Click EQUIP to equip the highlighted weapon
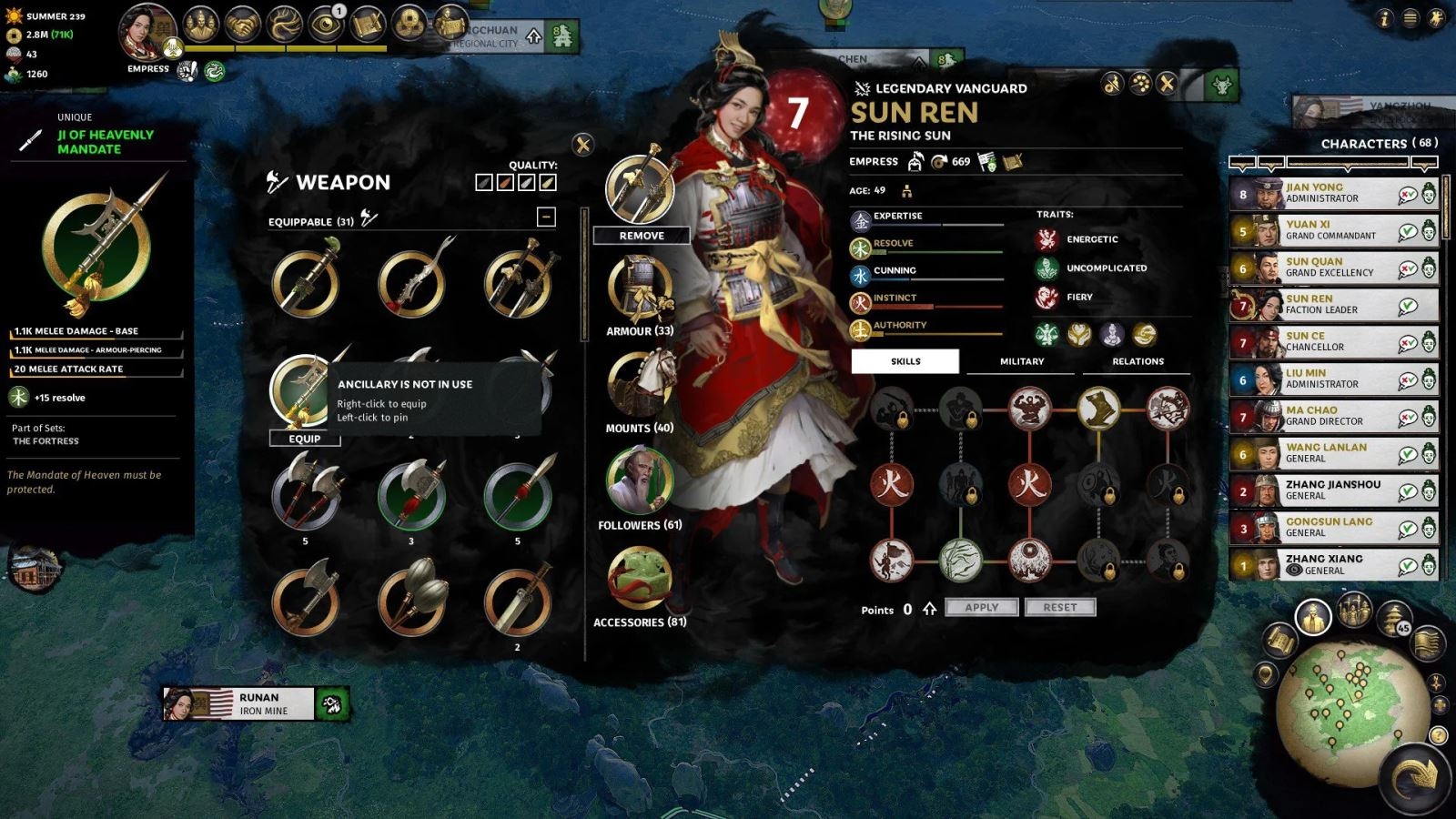This screenshot has height=819, width=1456. [307, 439]
